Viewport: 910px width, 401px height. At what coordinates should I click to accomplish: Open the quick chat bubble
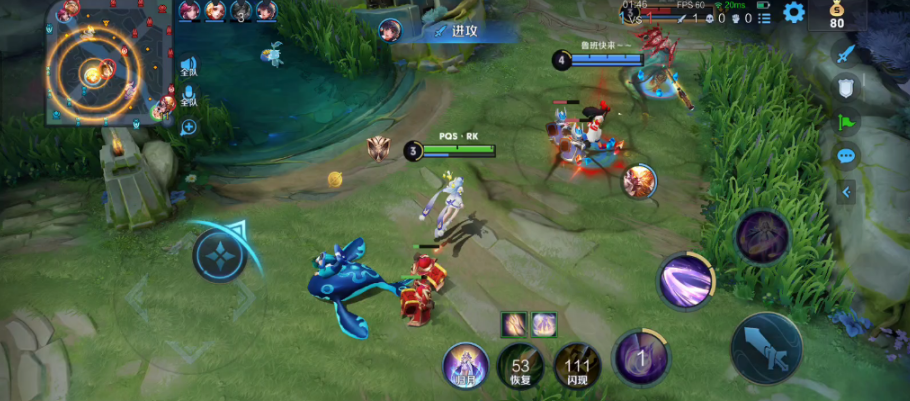[847, 156]
